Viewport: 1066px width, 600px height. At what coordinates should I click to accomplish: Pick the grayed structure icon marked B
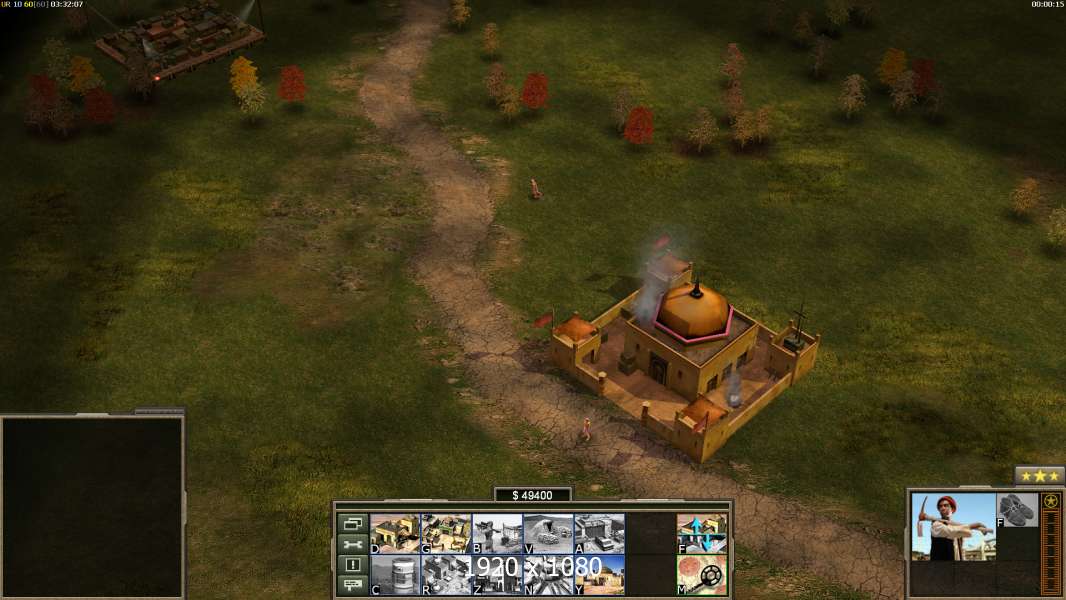(x=497, y=534)
